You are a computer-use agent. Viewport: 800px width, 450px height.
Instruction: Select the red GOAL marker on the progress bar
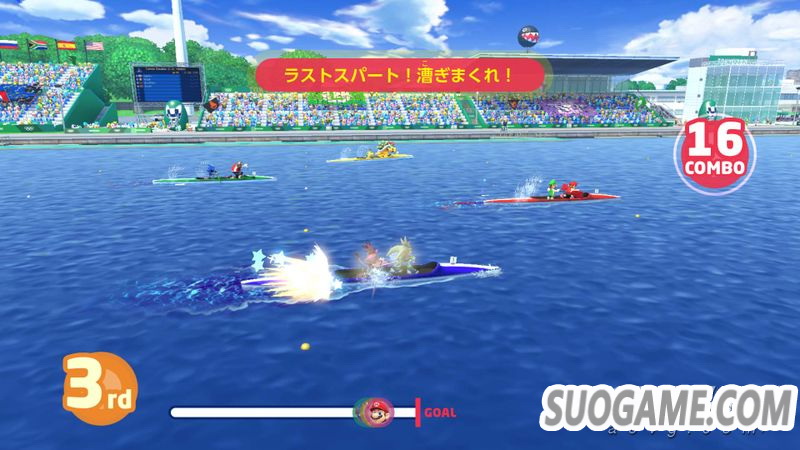click(418, 411)
